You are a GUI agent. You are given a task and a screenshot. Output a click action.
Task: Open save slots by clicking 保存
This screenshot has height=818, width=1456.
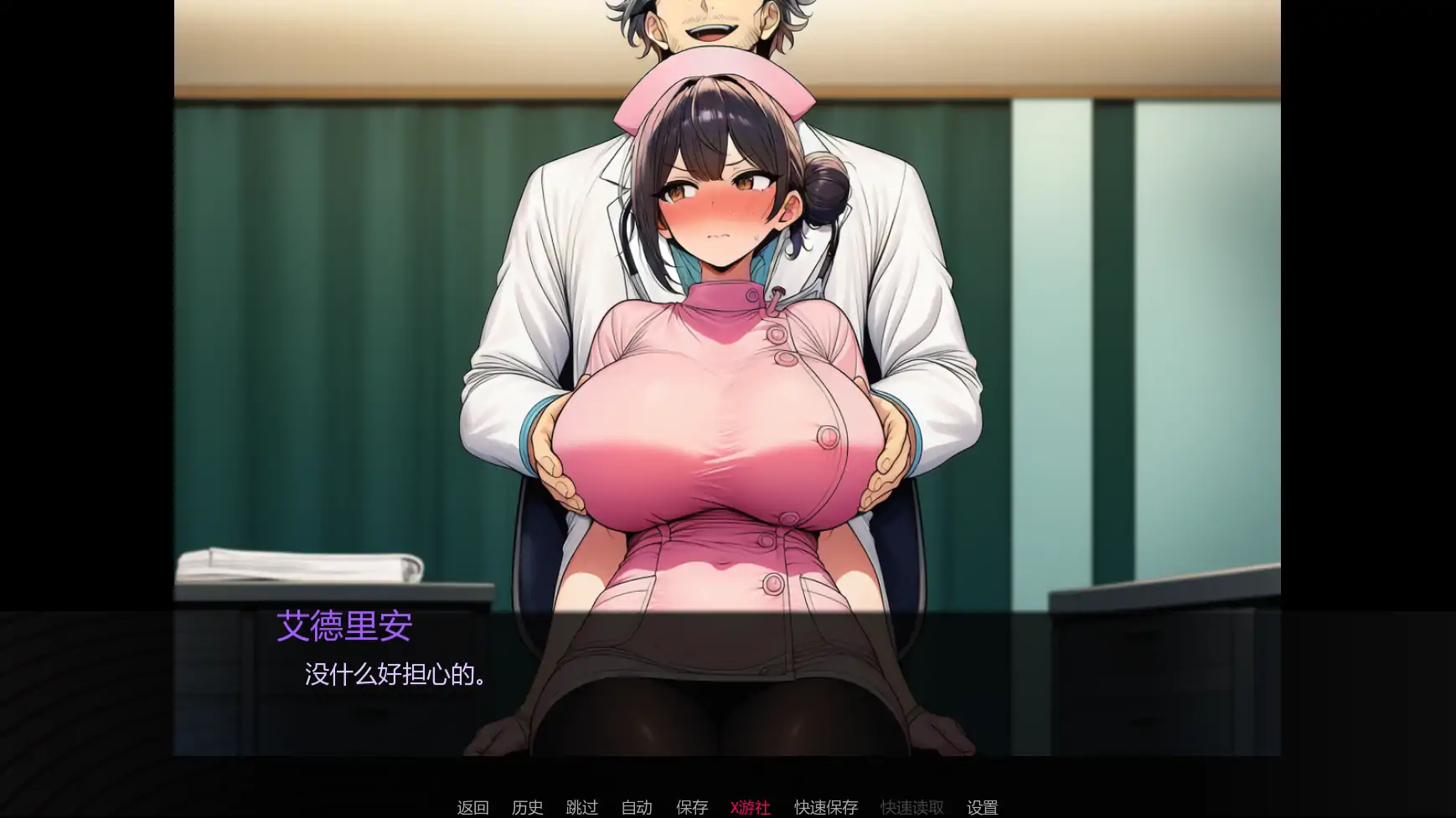click(691, 807)
